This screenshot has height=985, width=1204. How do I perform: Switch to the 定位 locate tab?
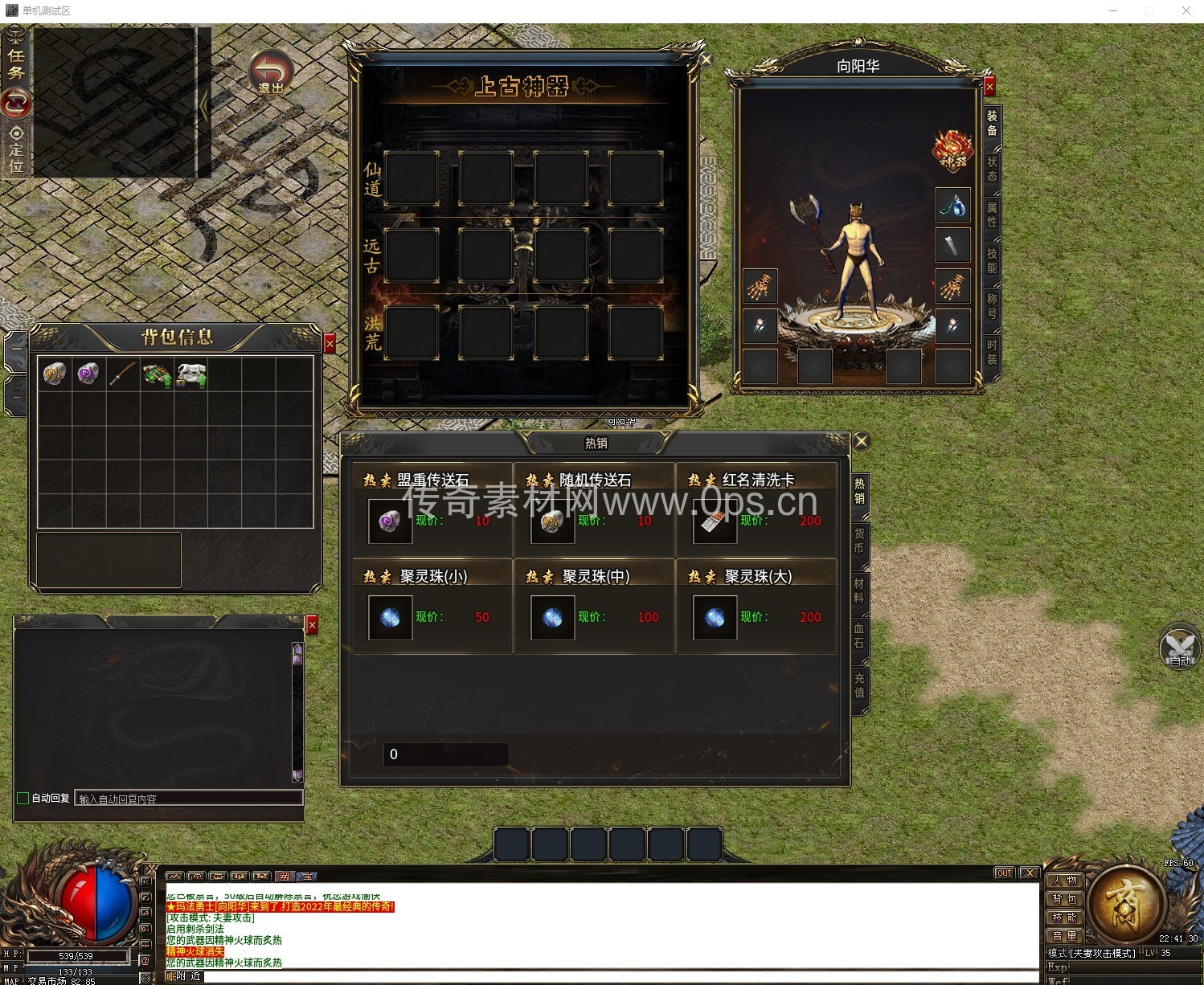[x=16, y=150]
